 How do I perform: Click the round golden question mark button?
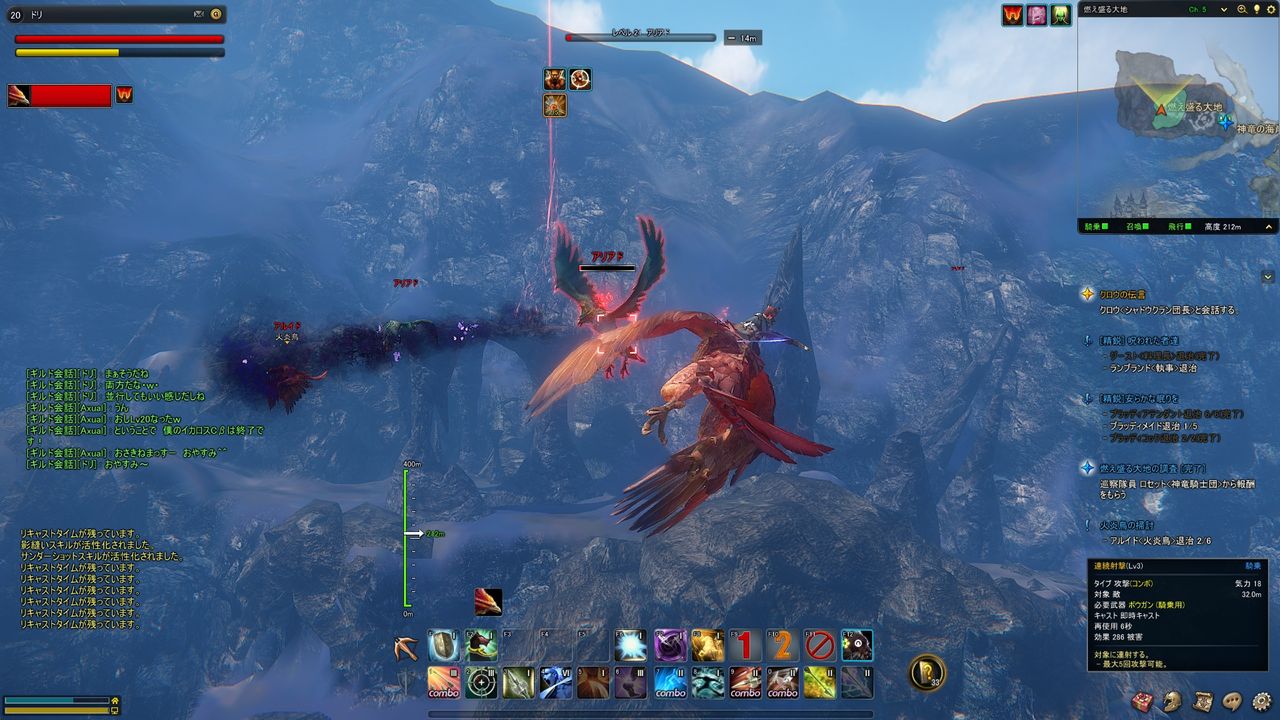pos(927,672)
